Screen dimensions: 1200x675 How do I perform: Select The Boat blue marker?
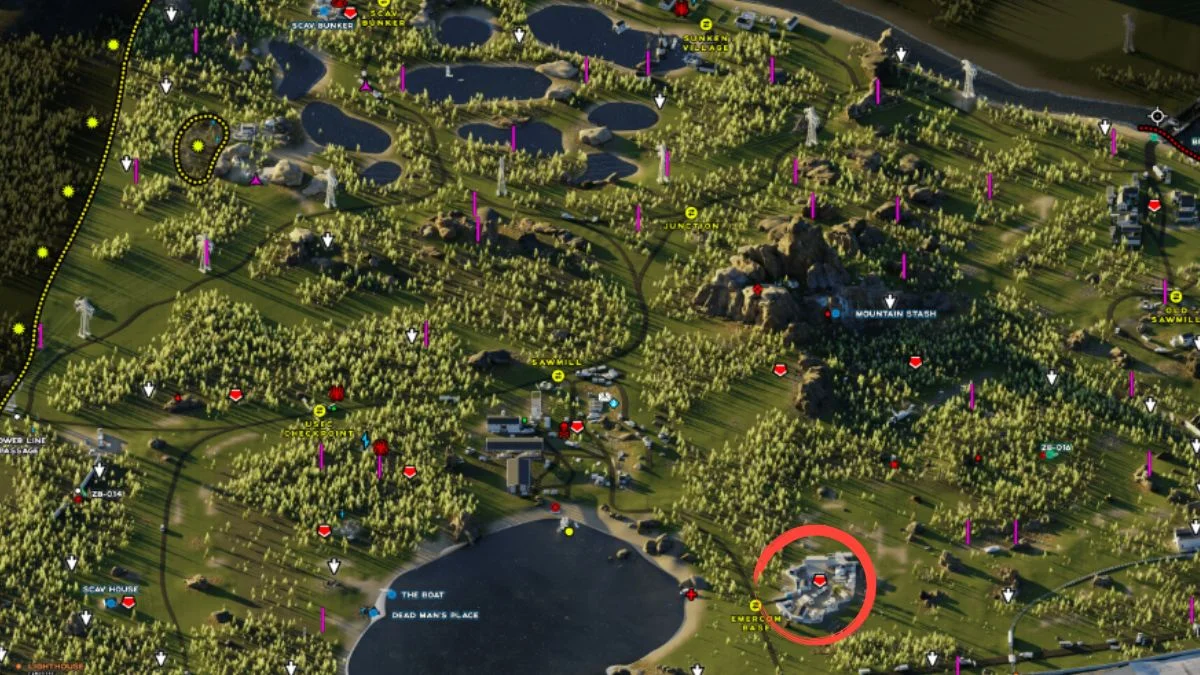point(391,594)
